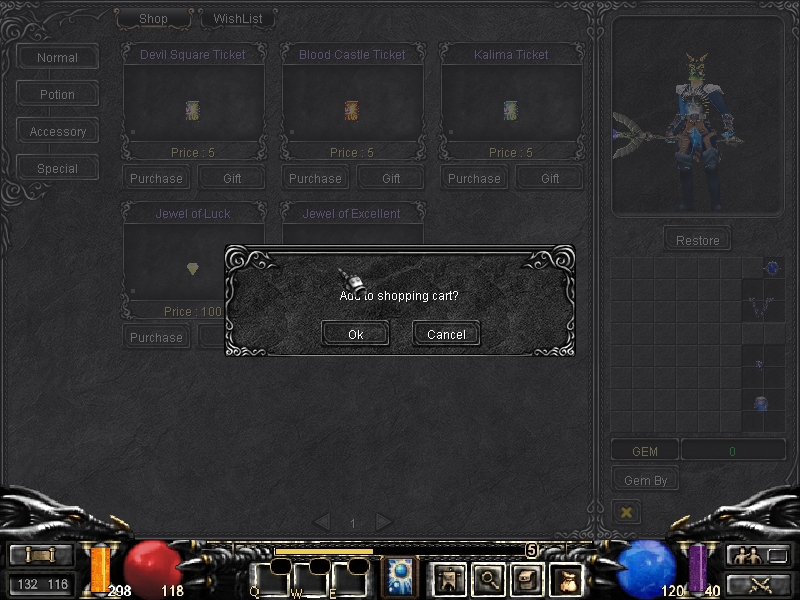Switch to the WishList tab
Viewport: 800px width, 600px height.
coord(237,19)
